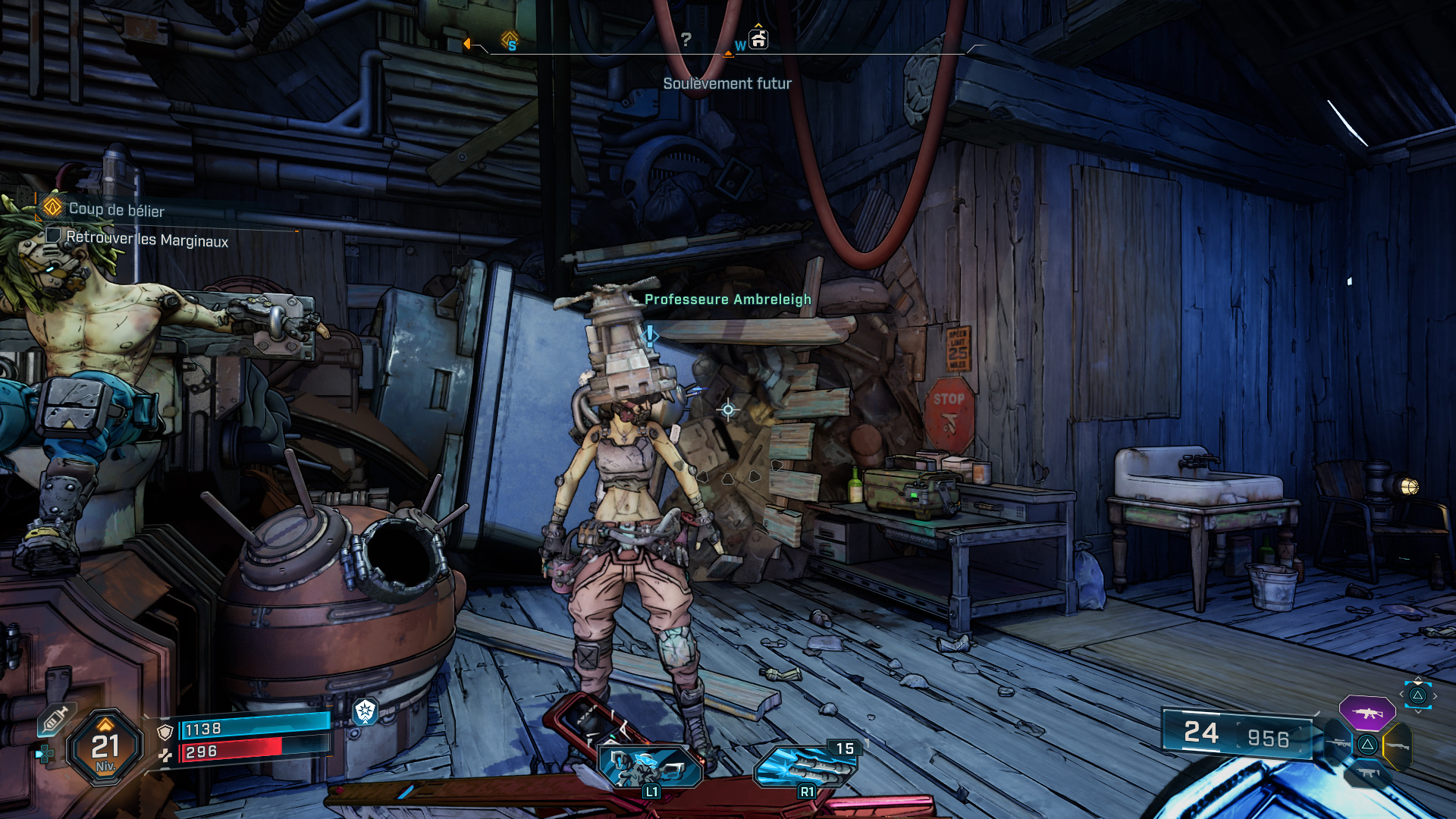The image size is (1456, 819).
Task: Tick the Retrouver les Marginaux objective checkbox
Action: [x=53, y=235]
